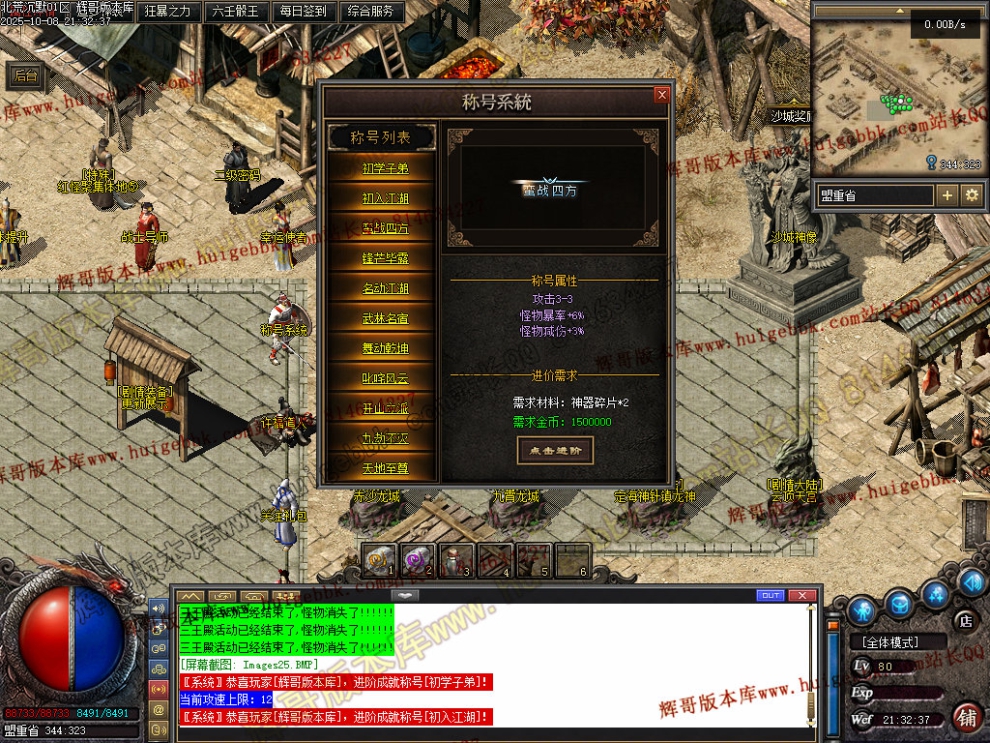
Task: Select the 天地至尊 title
Action: point(385,467)
